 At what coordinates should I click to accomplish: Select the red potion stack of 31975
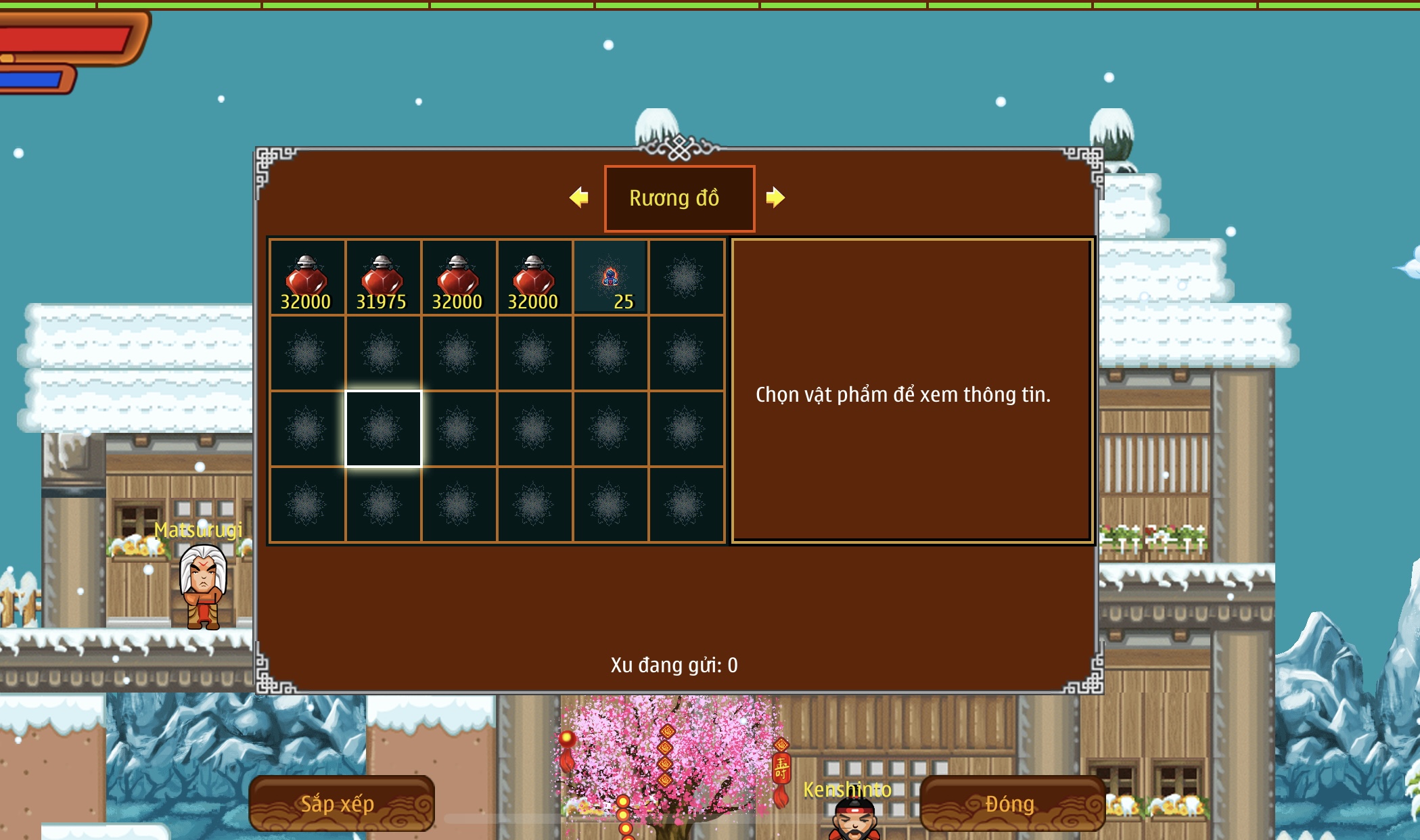[383, 278]
